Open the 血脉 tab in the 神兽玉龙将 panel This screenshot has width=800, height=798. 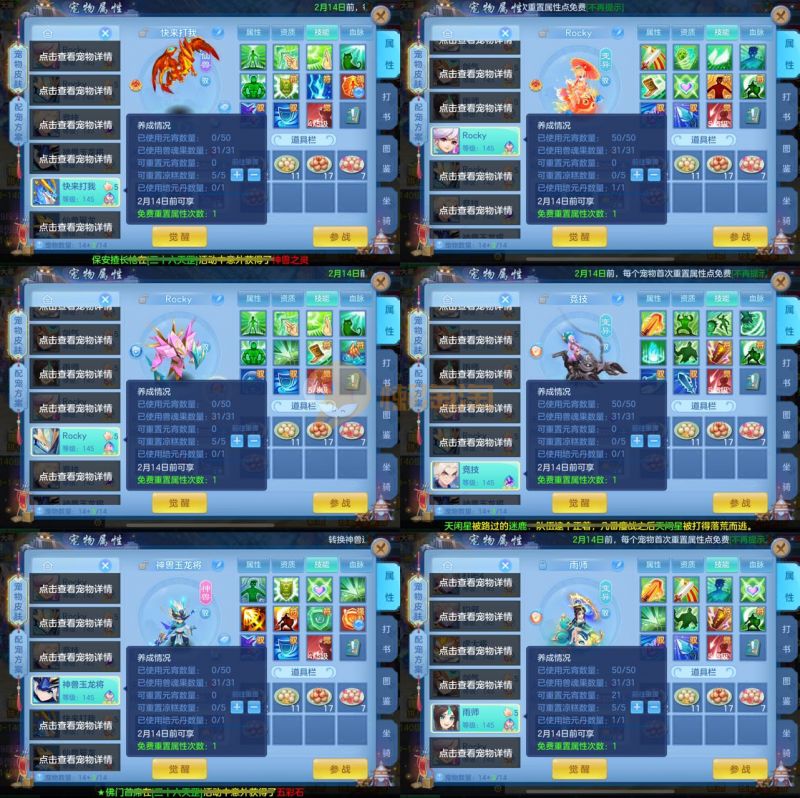(356, 564)
